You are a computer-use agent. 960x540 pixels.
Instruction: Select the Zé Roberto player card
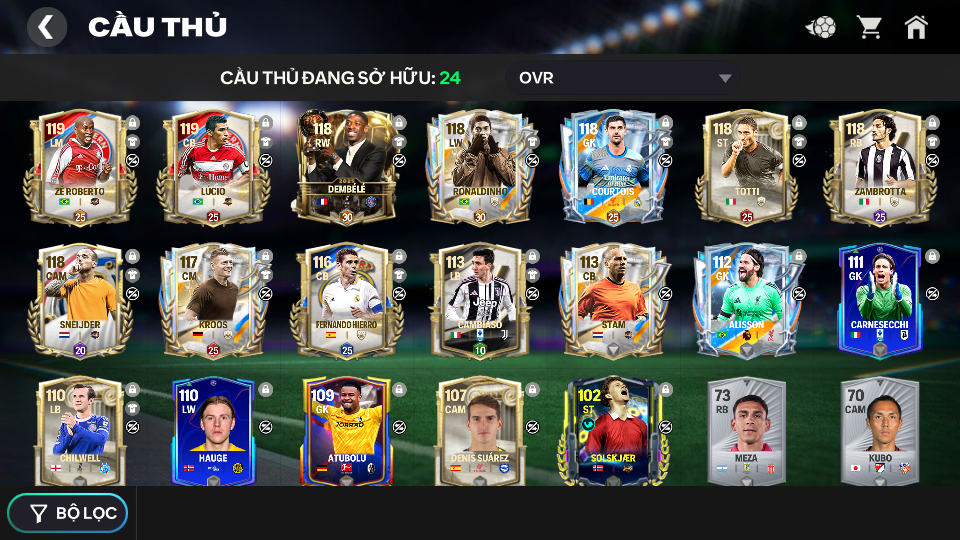pyautogui.click(x=79, y=167)
